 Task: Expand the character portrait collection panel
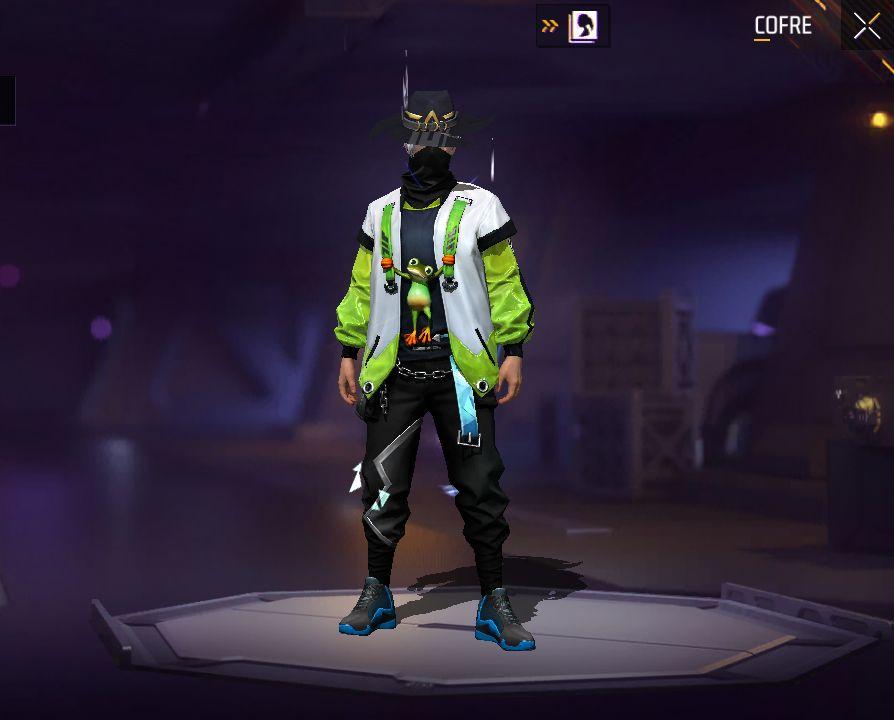(572, 27)
